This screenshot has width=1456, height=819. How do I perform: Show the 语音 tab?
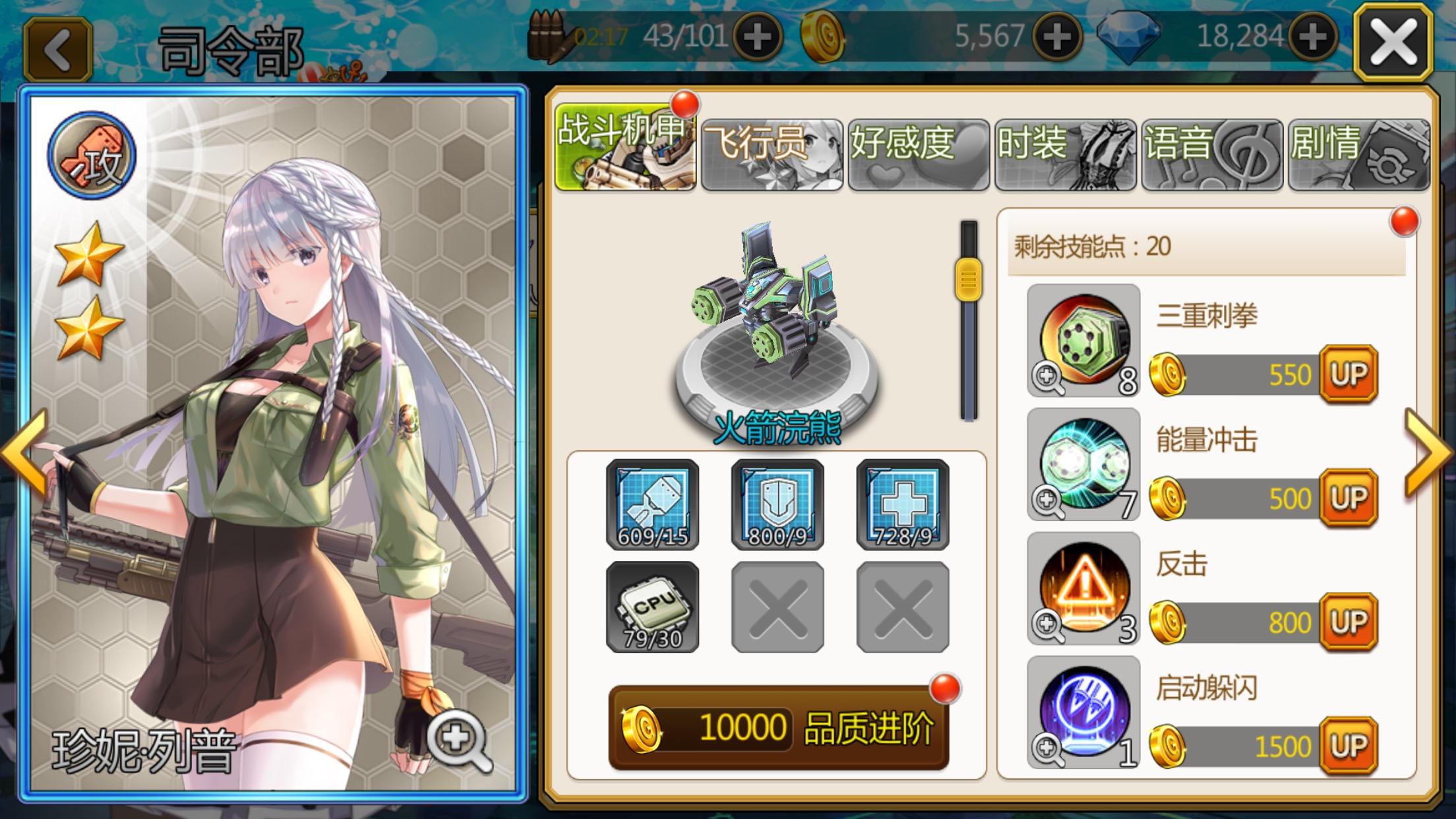(1212, 154)
